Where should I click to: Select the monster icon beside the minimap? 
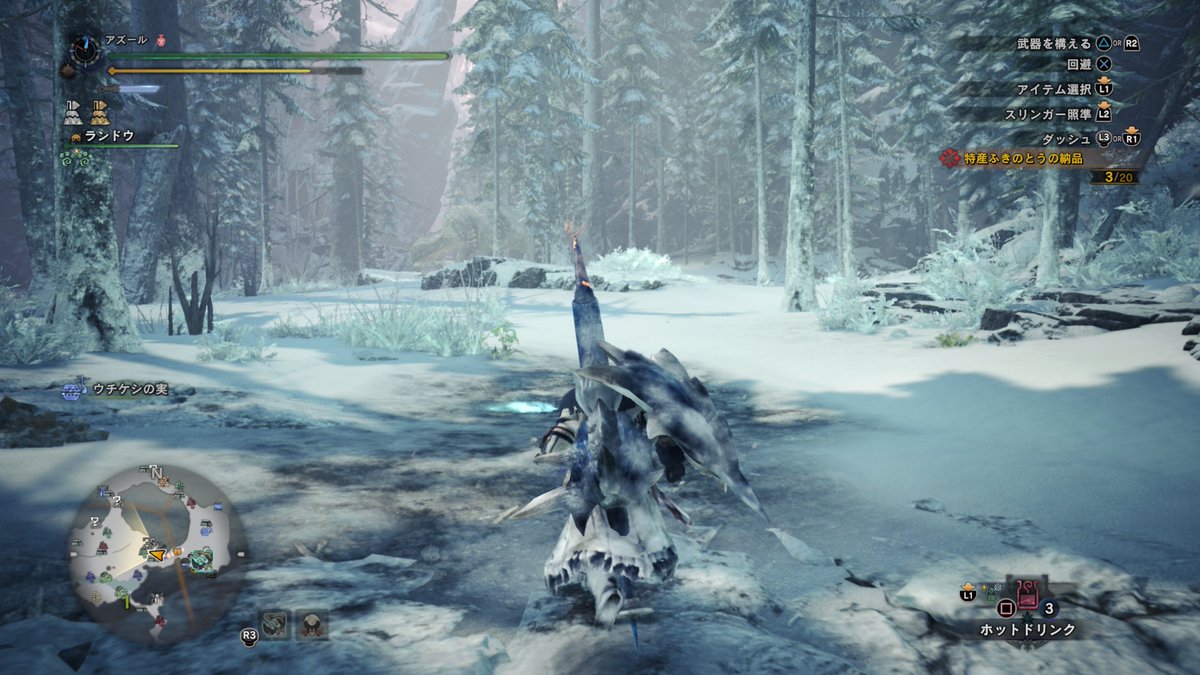point(275,624)
